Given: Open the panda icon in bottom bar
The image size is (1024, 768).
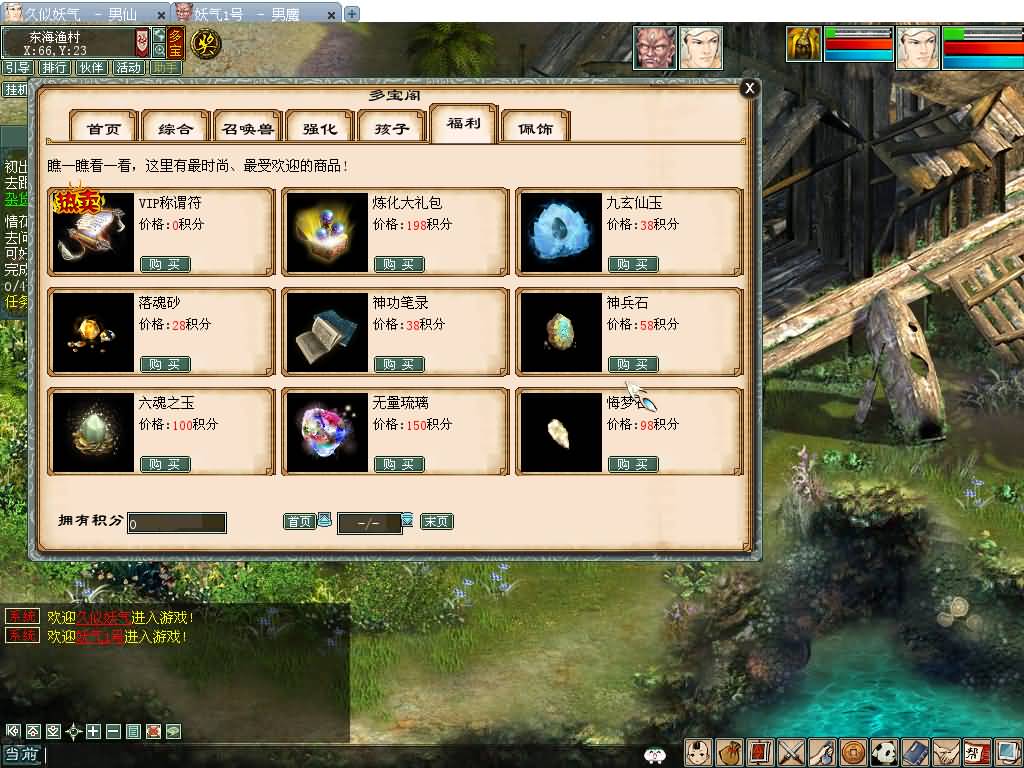Looking at the screenshot, I should 884,752.
